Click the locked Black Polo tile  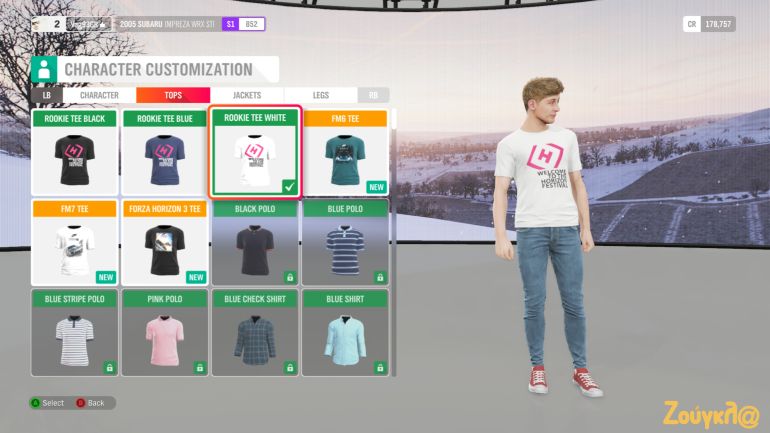254,243
